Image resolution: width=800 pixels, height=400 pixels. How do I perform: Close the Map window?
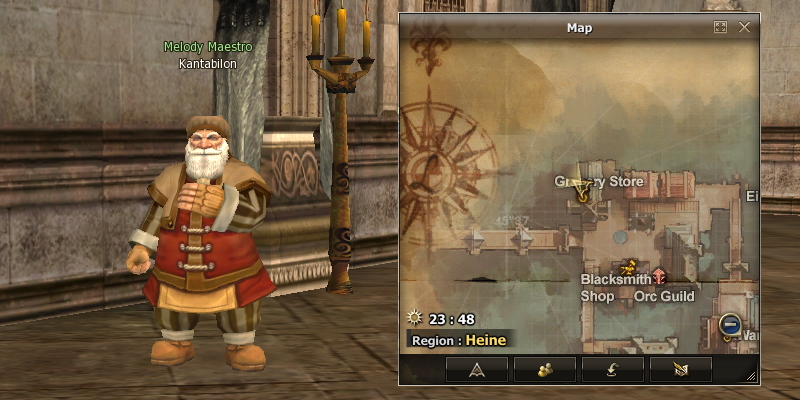(744, 27)
